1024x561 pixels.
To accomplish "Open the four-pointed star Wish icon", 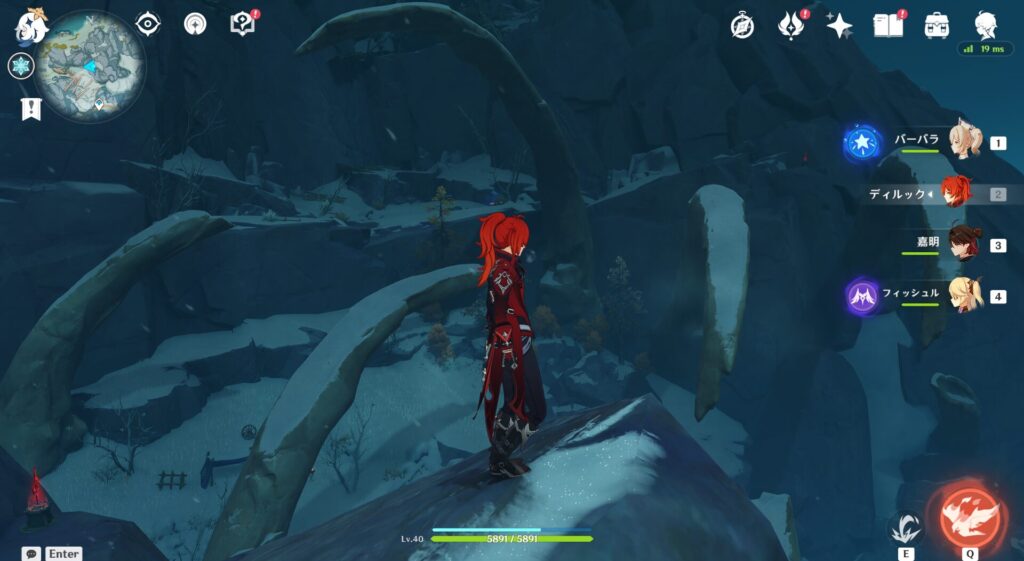I will click(x=839, y=26).
